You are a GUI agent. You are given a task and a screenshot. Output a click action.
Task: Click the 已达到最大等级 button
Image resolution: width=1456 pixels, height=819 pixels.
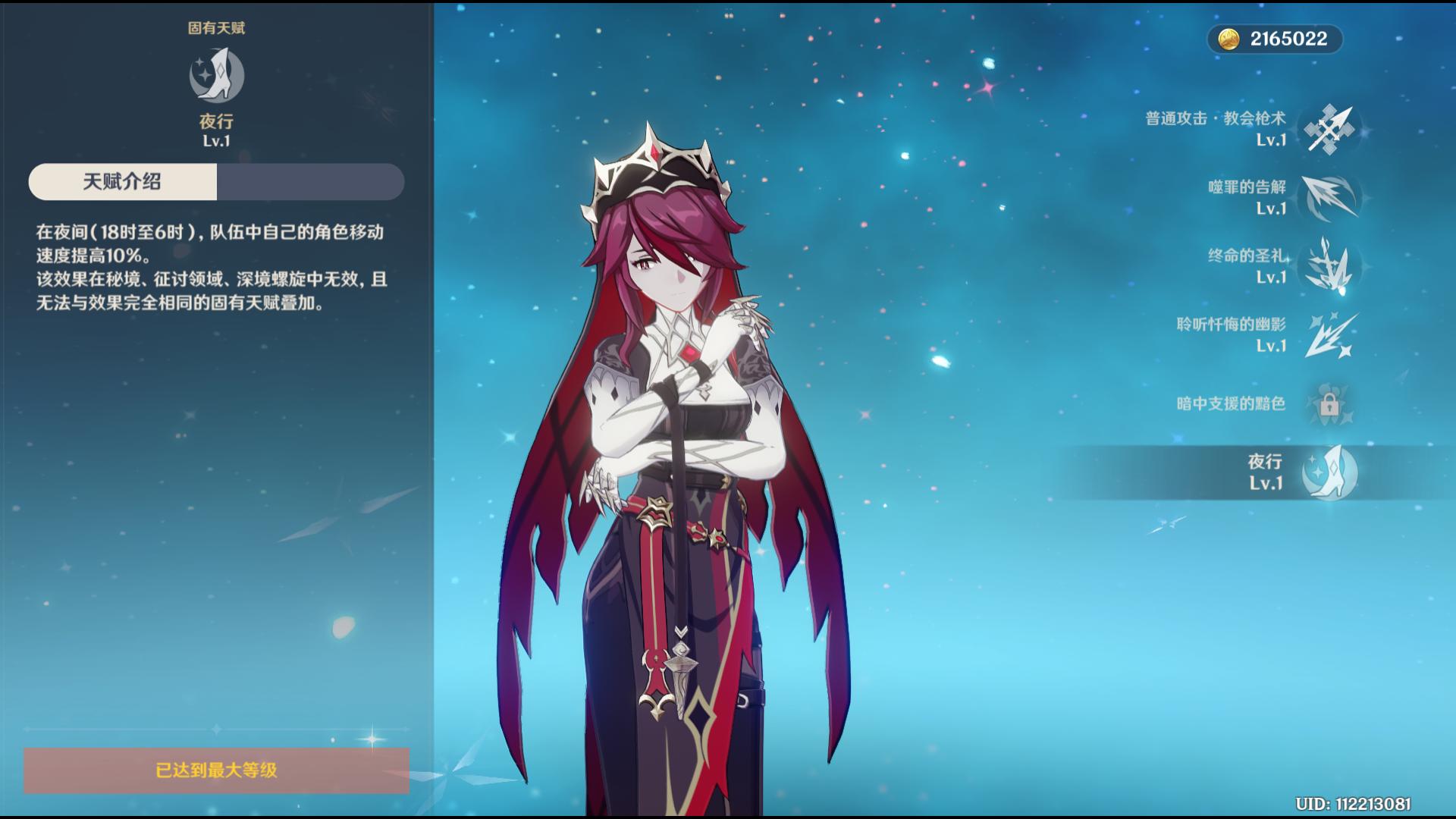tap(216, 770)
